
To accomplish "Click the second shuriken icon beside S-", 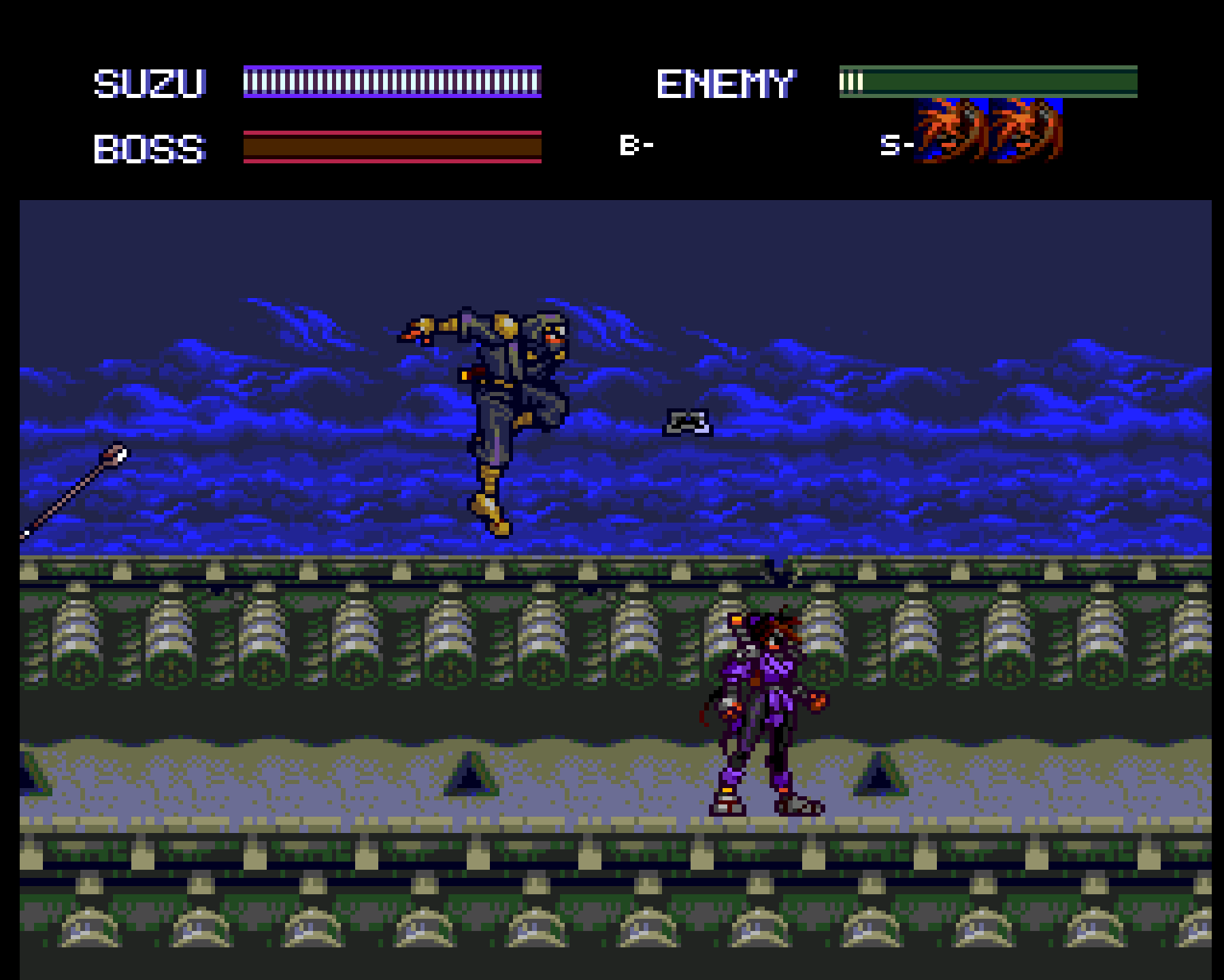I will click(x=1027, y=133).
